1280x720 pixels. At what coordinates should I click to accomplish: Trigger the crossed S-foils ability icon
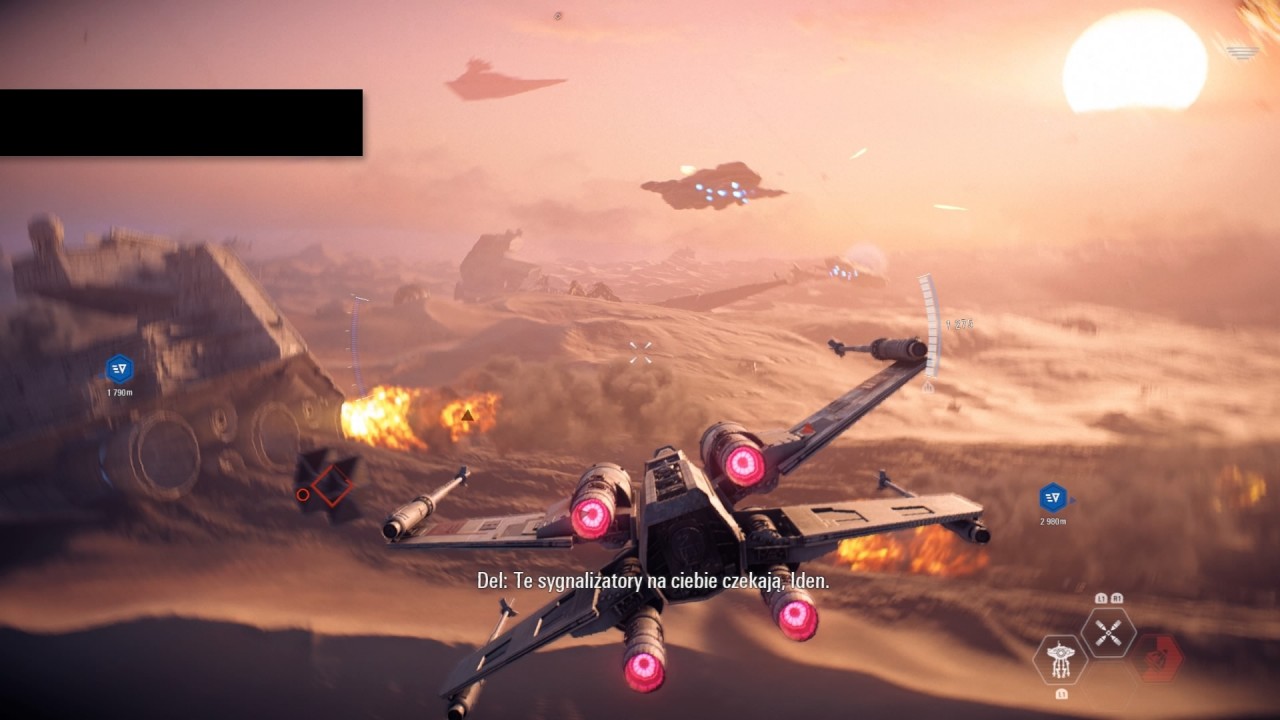click(1108, 632)
